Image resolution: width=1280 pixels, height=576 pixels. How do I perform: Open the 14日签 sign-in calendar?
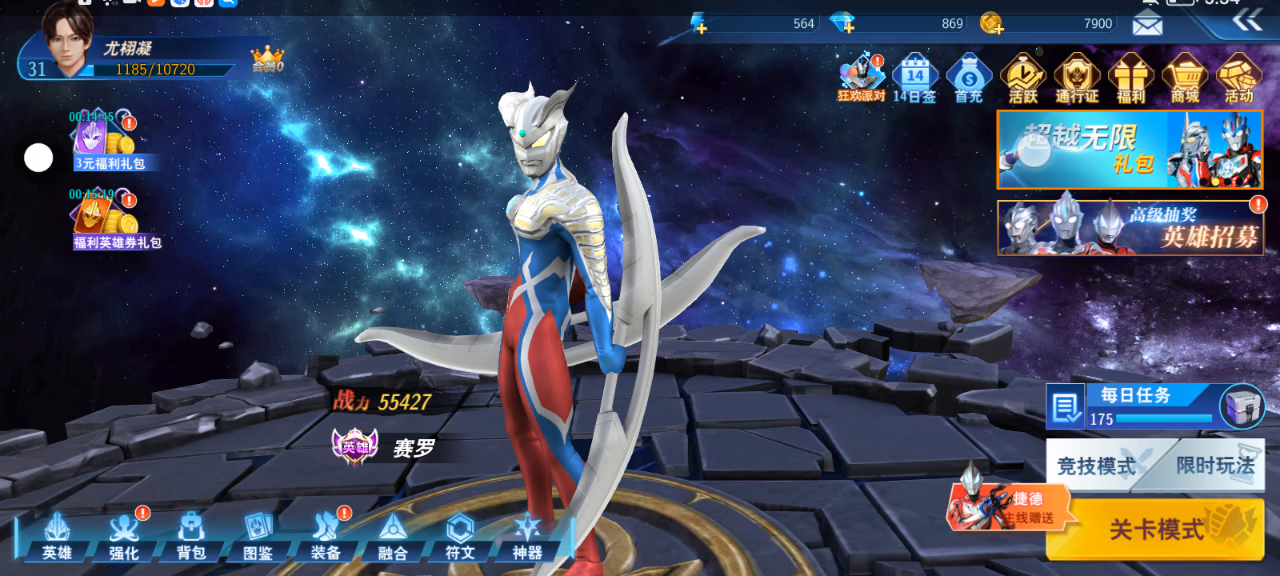(x=915, y=78)
